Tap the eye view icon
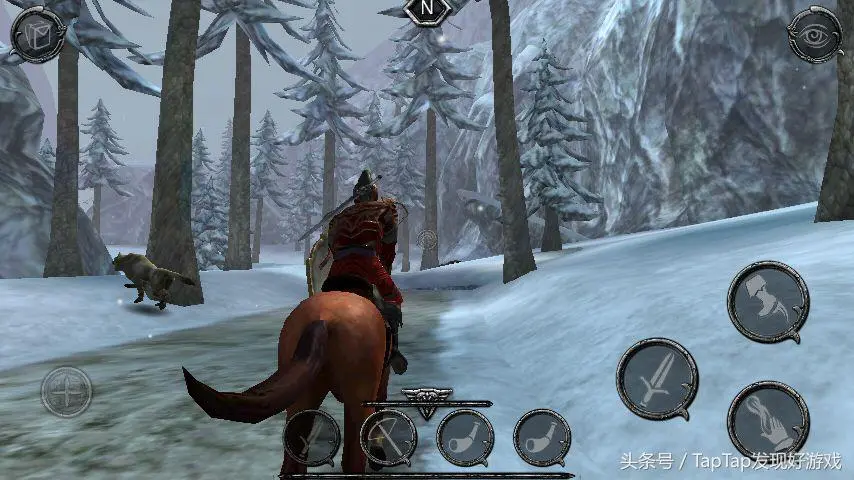The width and height of the screenshot is (854, 480). (815, 37)
